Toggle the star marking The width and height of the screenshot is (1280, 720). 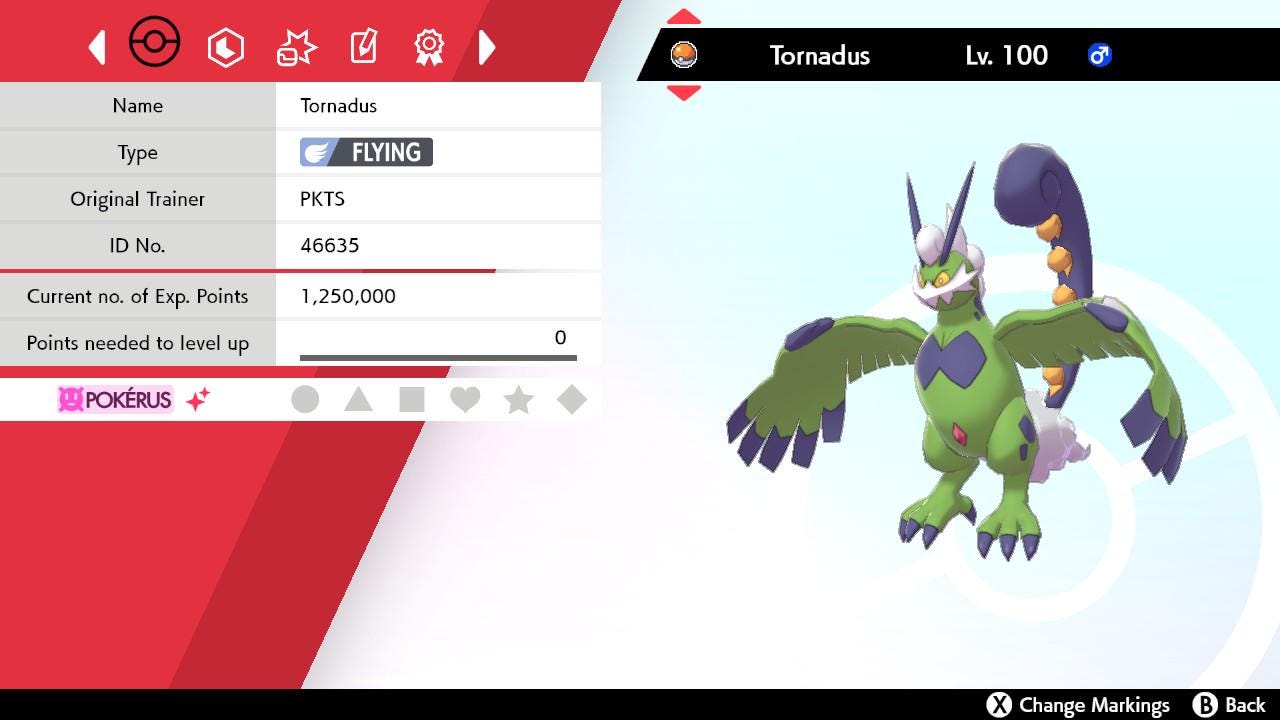coord(518,400)
